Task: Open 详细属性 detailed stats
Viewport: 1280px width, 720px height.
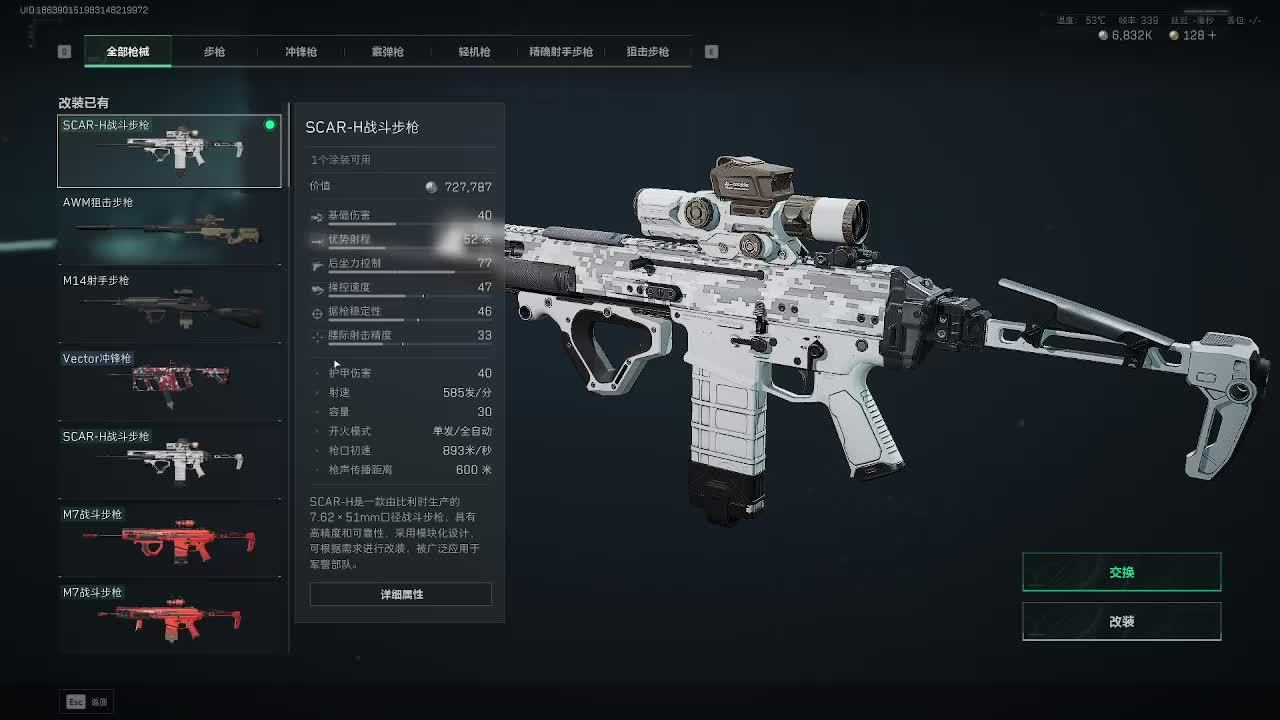Action: click(x=401, y=594)
